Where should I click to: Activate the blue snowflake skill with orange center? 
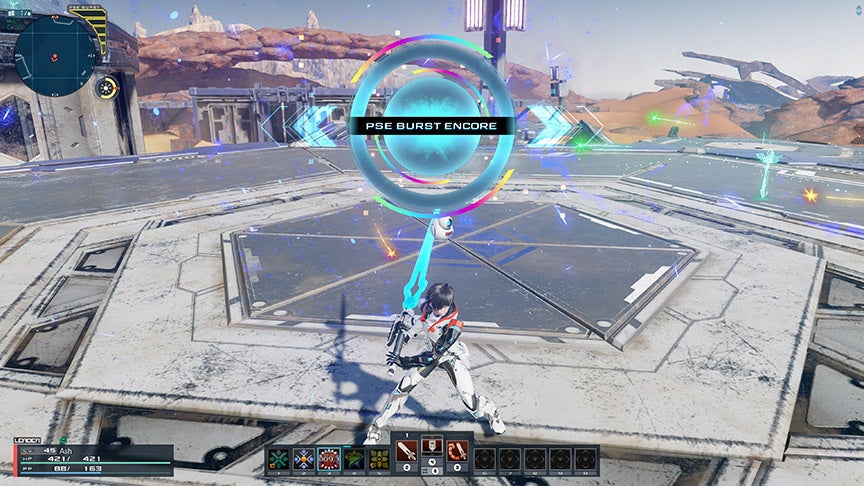click(x=304, y=459)
